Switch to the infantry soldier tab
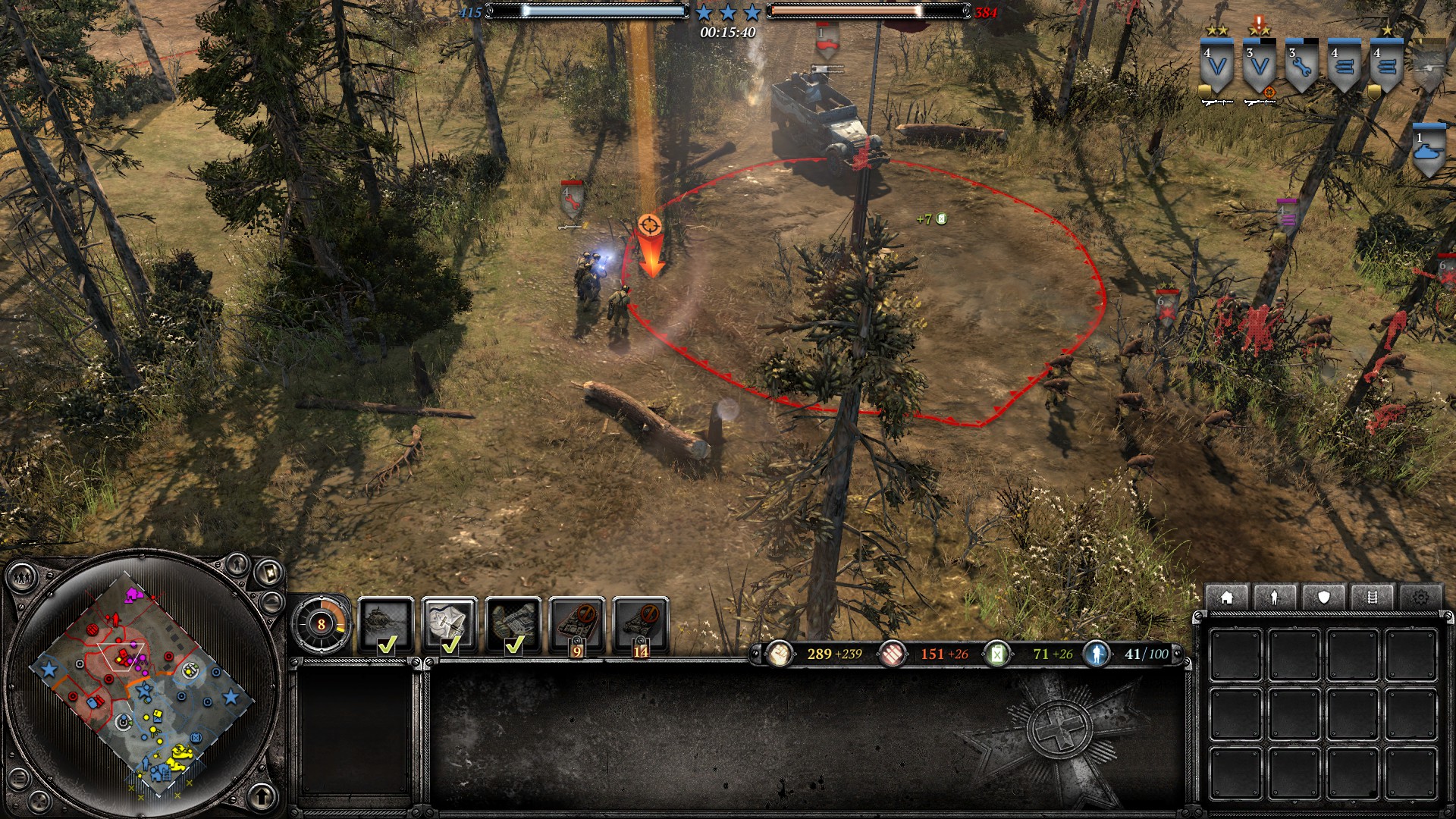 pos(1275,598)
